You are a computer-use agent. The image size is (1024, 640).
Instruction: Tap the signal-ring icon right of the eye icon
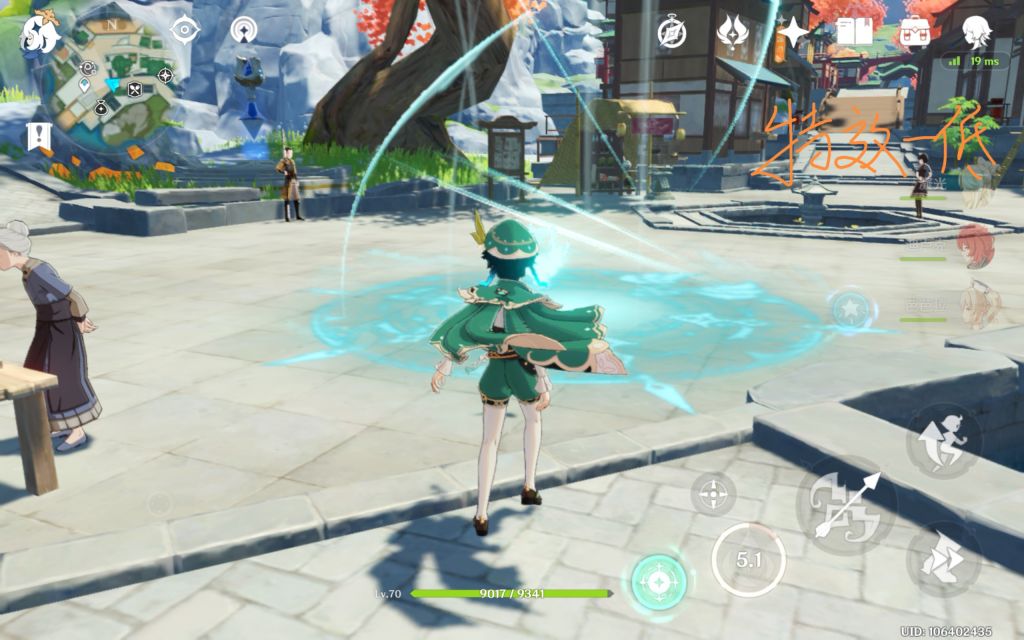click(x=243, y=30)
